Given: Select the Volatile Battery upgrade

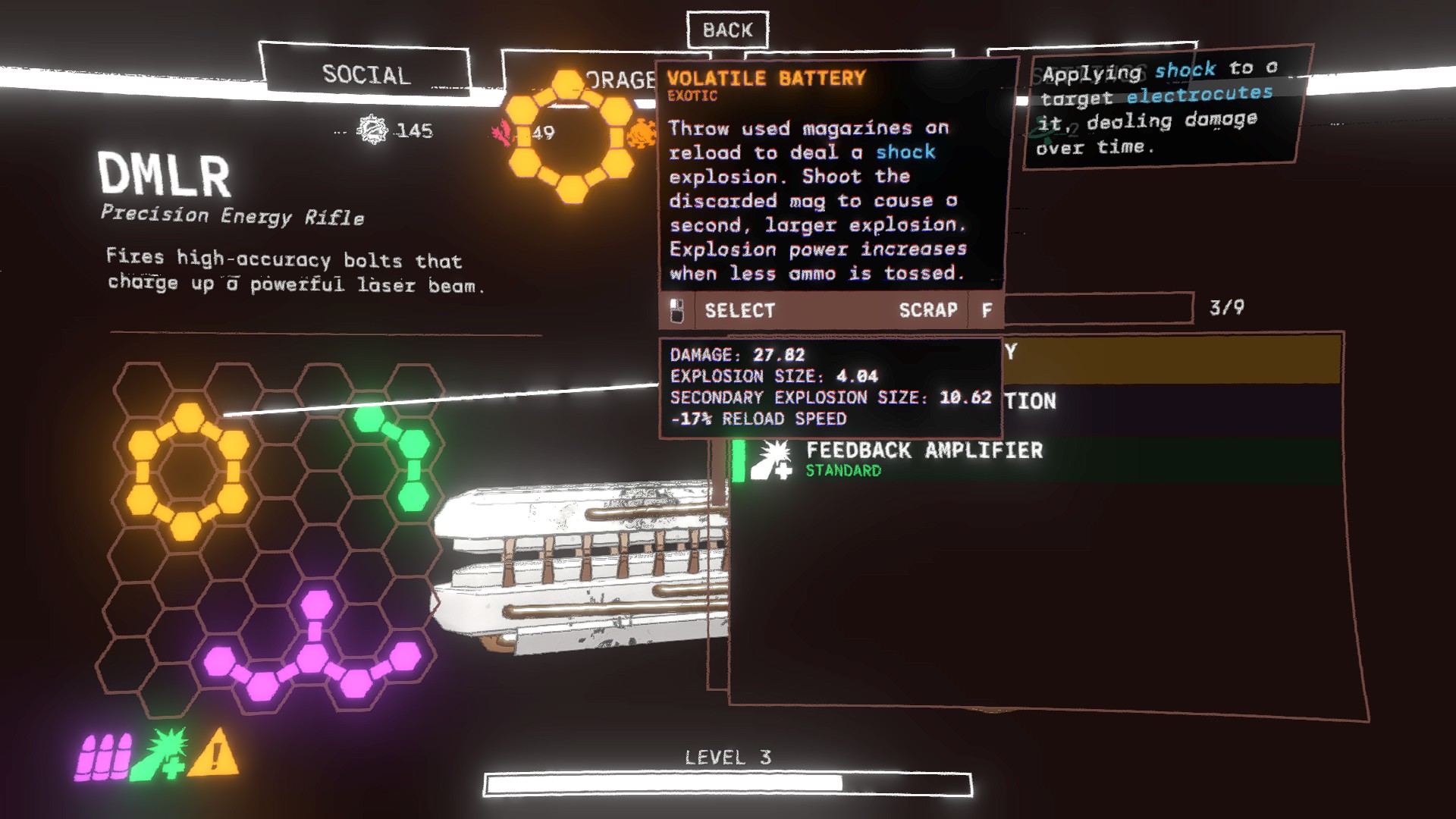Looking at the screenshot, I should coord(739,310).
